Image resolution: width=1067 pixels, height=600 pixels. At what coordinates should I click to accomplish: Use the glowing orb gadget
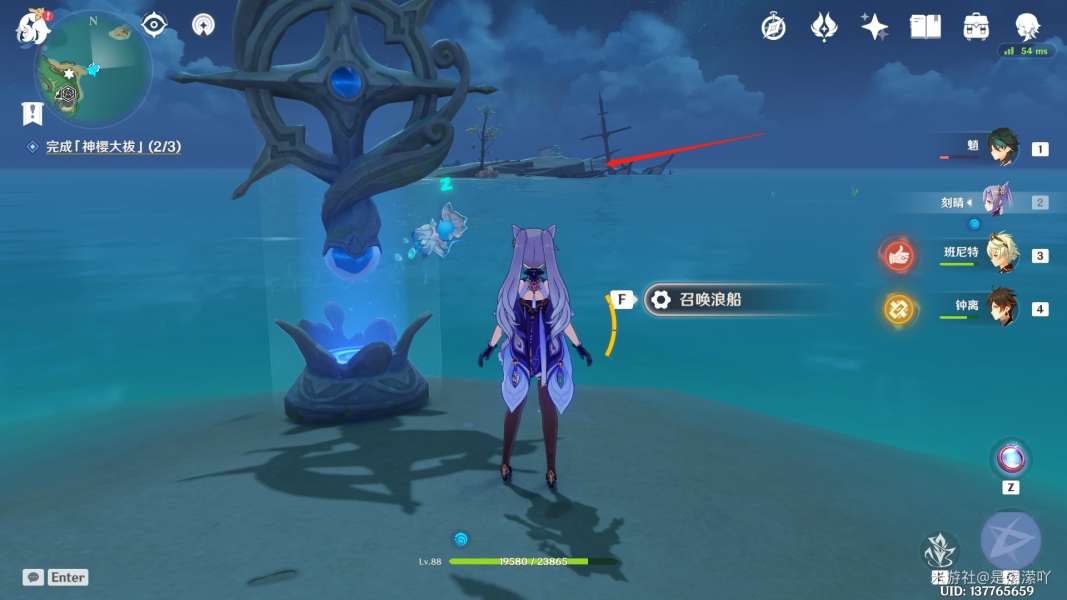1010,459
